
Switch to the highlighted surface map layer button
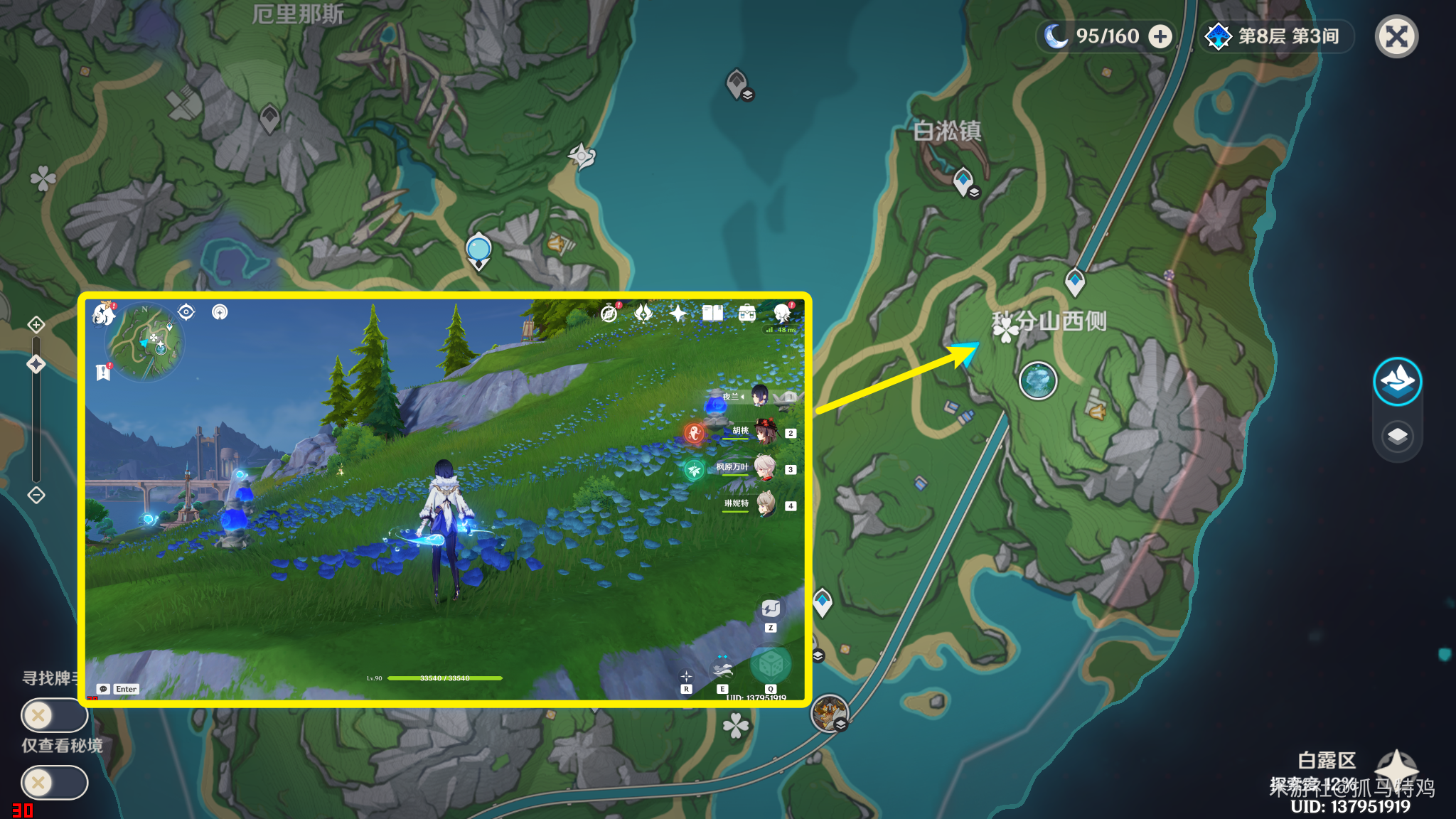[1397, 382]
